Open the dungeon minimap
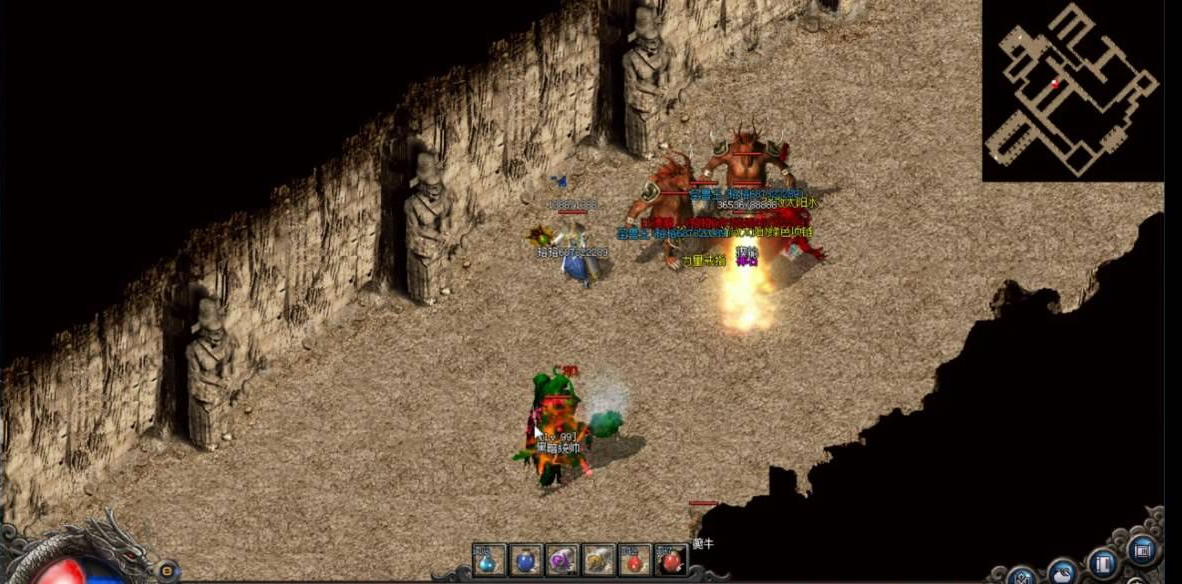This screenshot has height=584, width=1182. (x=1073, y=91)
